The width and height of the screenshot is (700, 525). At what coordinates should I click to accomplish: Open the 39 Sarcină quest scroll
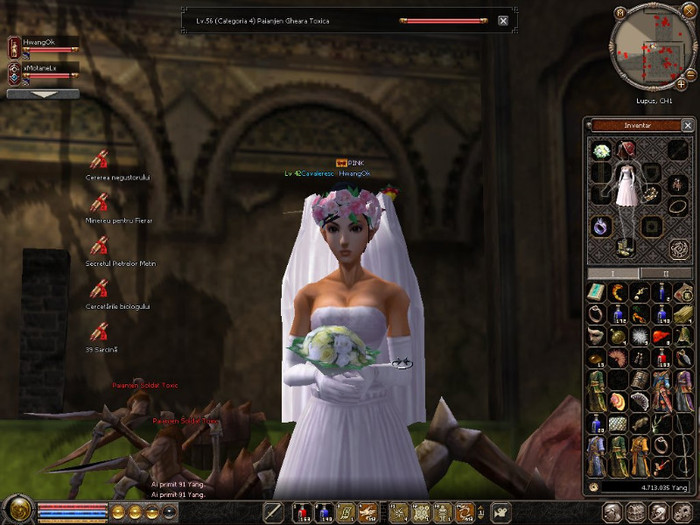pyautogui.click(x=99, y=332)
